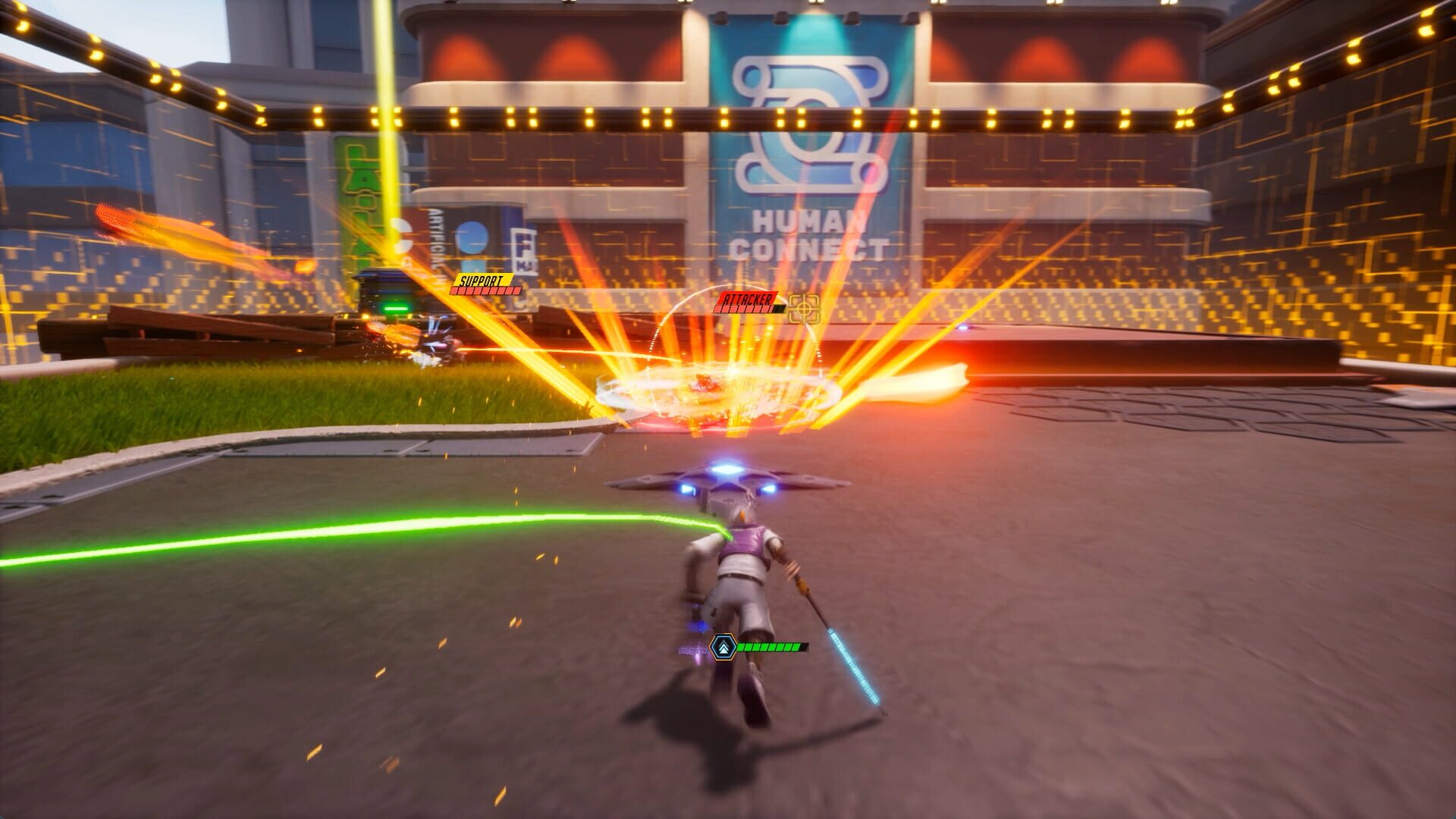This screenshot has height=819, width=1456.
Task: Toggle the SUPPORT role label
Action: click(484, 281)
